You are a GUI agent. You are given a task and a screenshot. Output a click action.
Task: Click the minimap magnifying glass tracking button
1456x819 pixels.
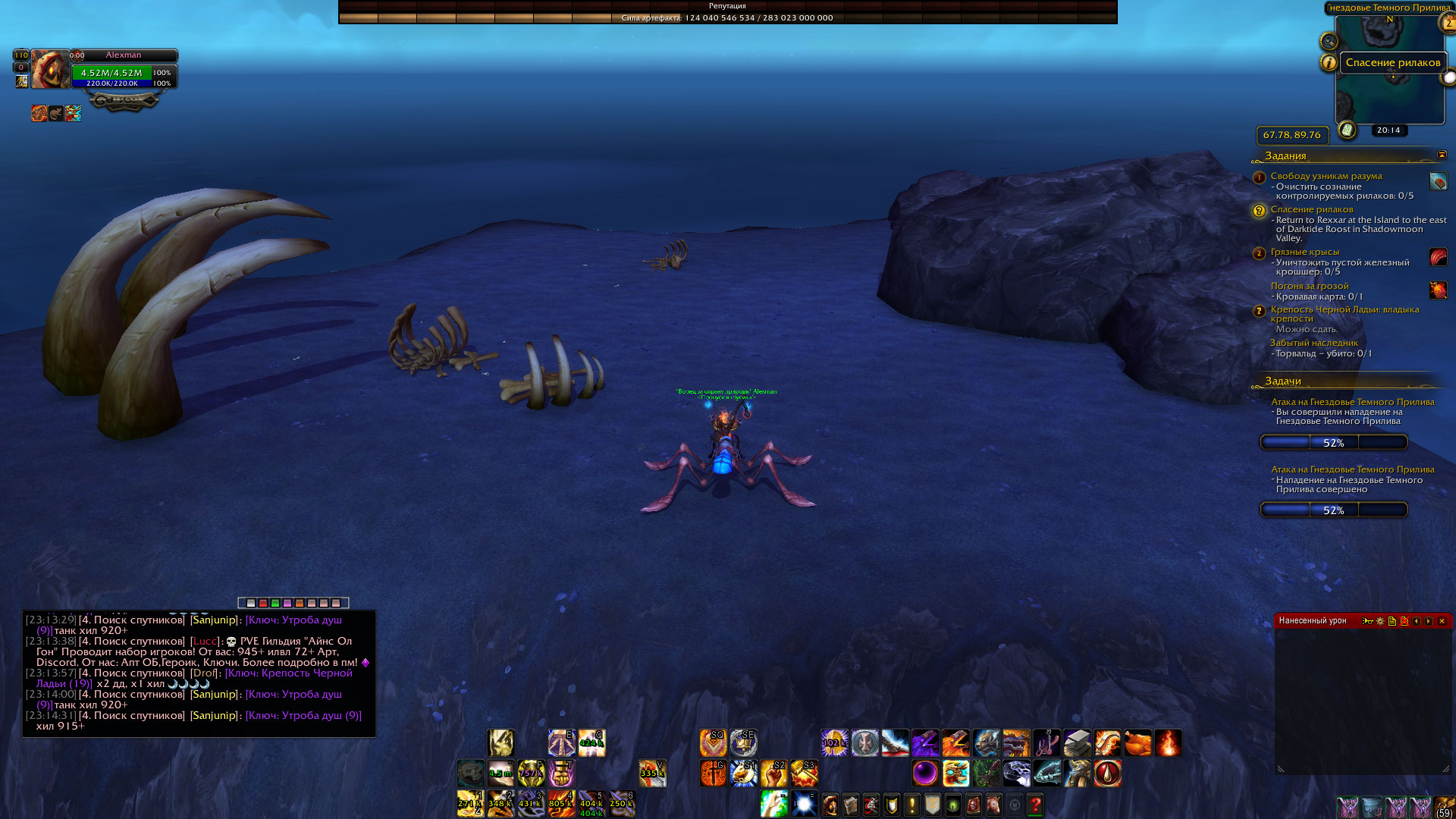coord(1329,42)
